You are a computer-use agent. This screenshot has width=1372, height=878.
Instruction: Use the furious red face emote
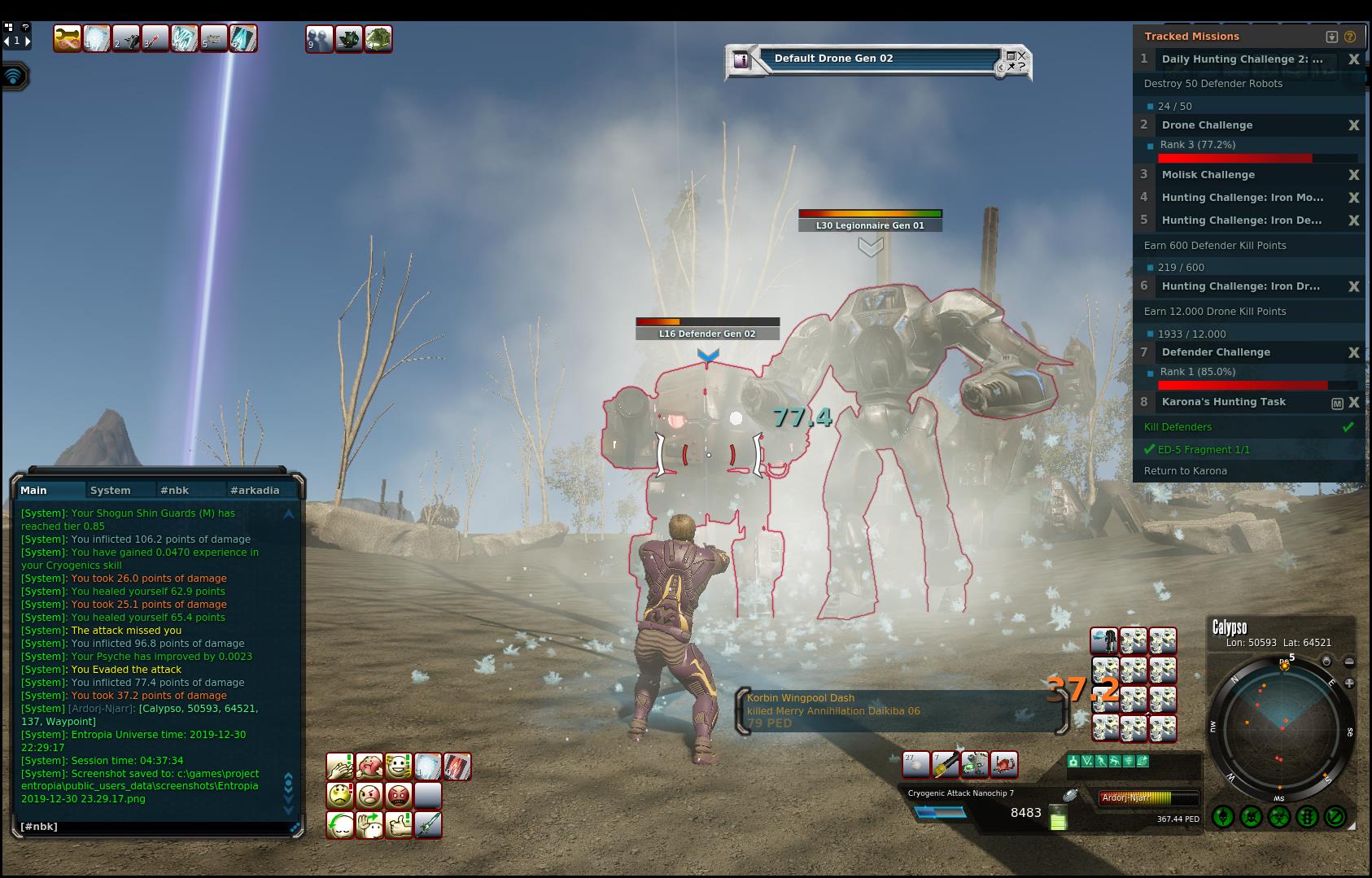click(398, 795)
